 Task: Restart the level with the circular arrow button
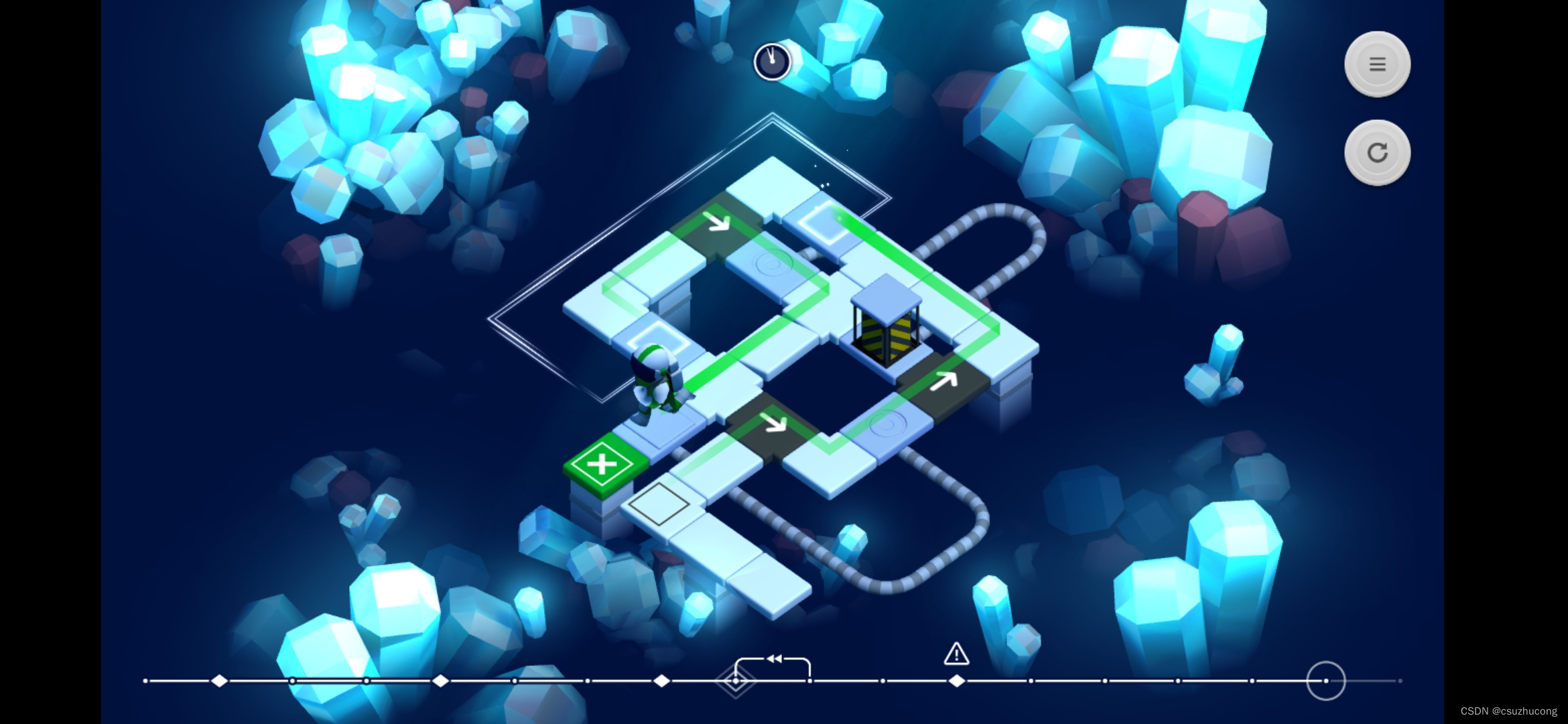click(1377, 153)
